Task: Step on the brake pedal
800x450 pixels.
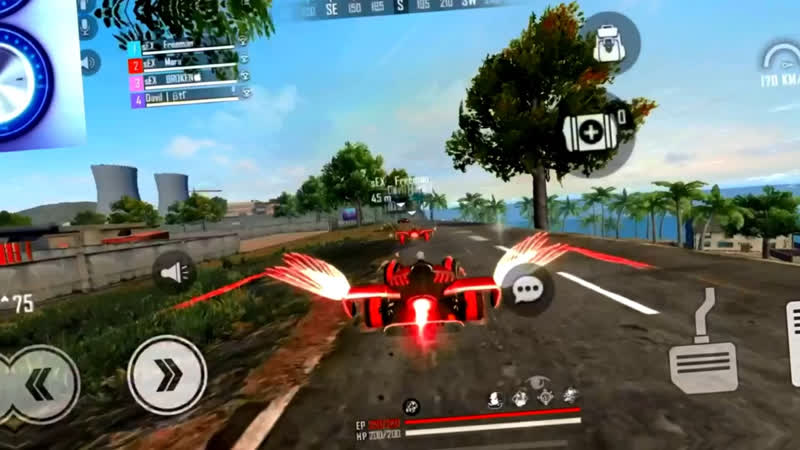Action: (703, 355)
